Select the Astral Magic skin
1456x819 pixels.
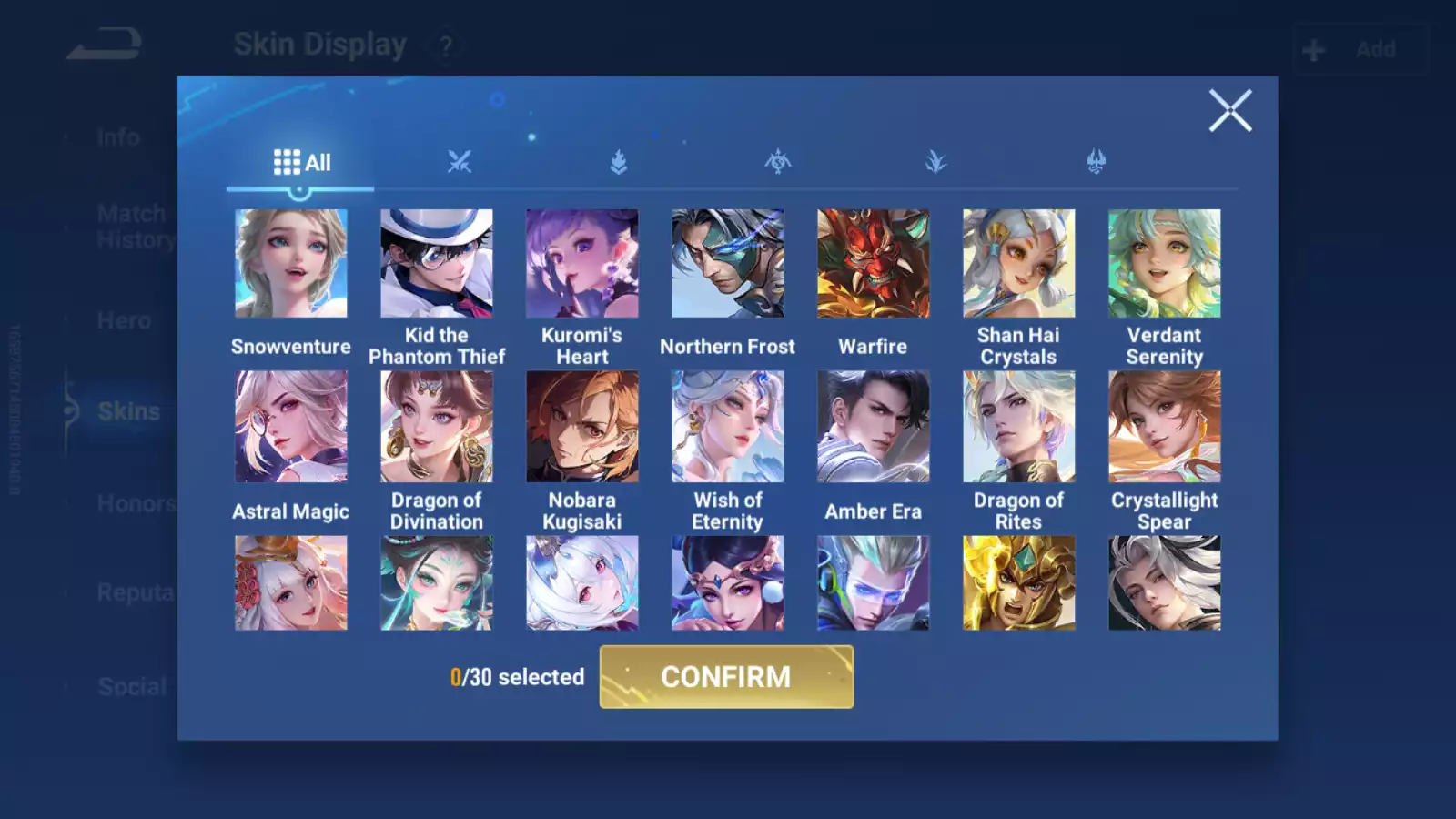pos(291,427)
